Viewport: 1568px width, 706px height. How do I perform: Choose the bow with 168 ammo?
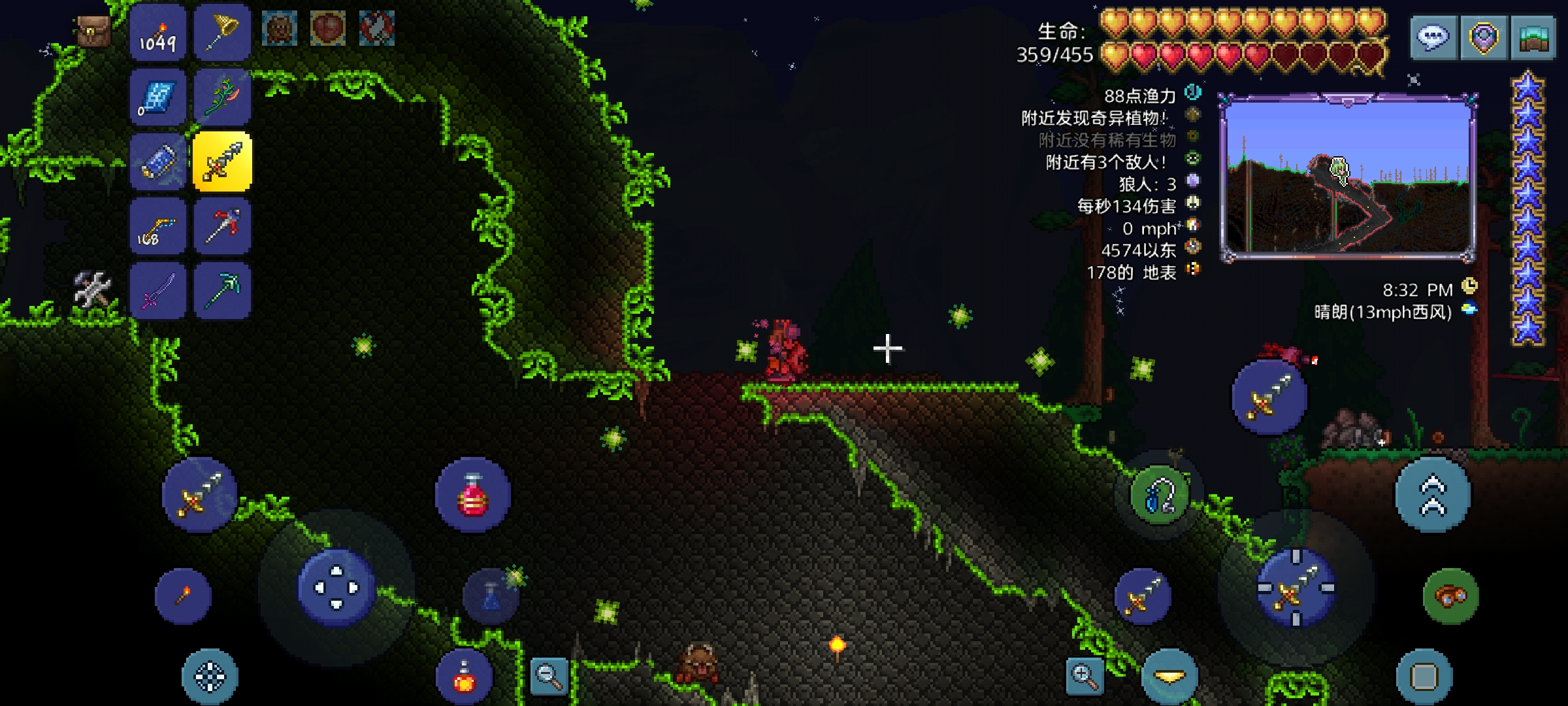(157, 227)
